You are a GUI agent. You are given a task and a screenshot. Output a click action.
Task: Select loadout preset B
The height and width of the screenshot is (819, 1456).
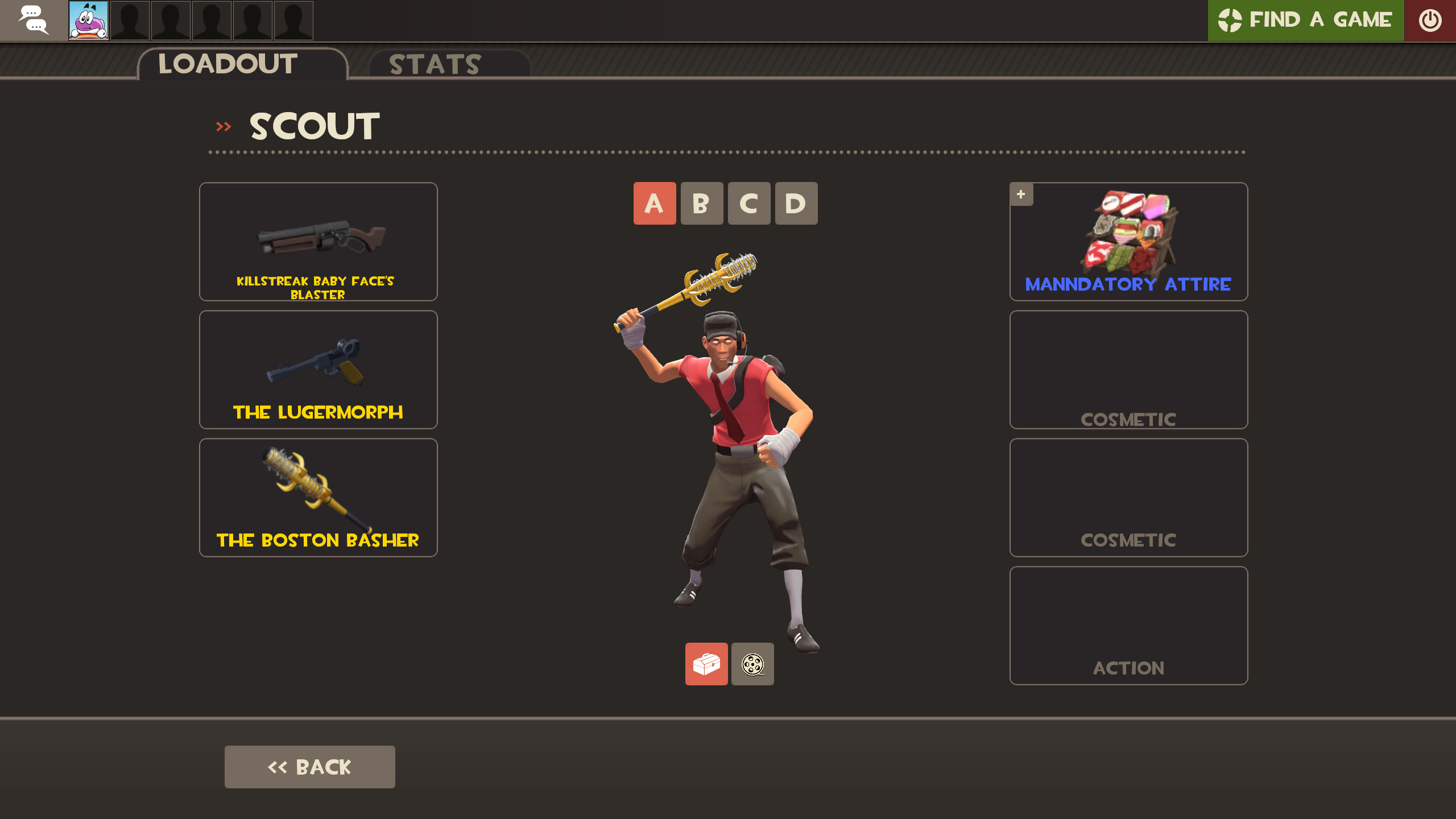702,203
